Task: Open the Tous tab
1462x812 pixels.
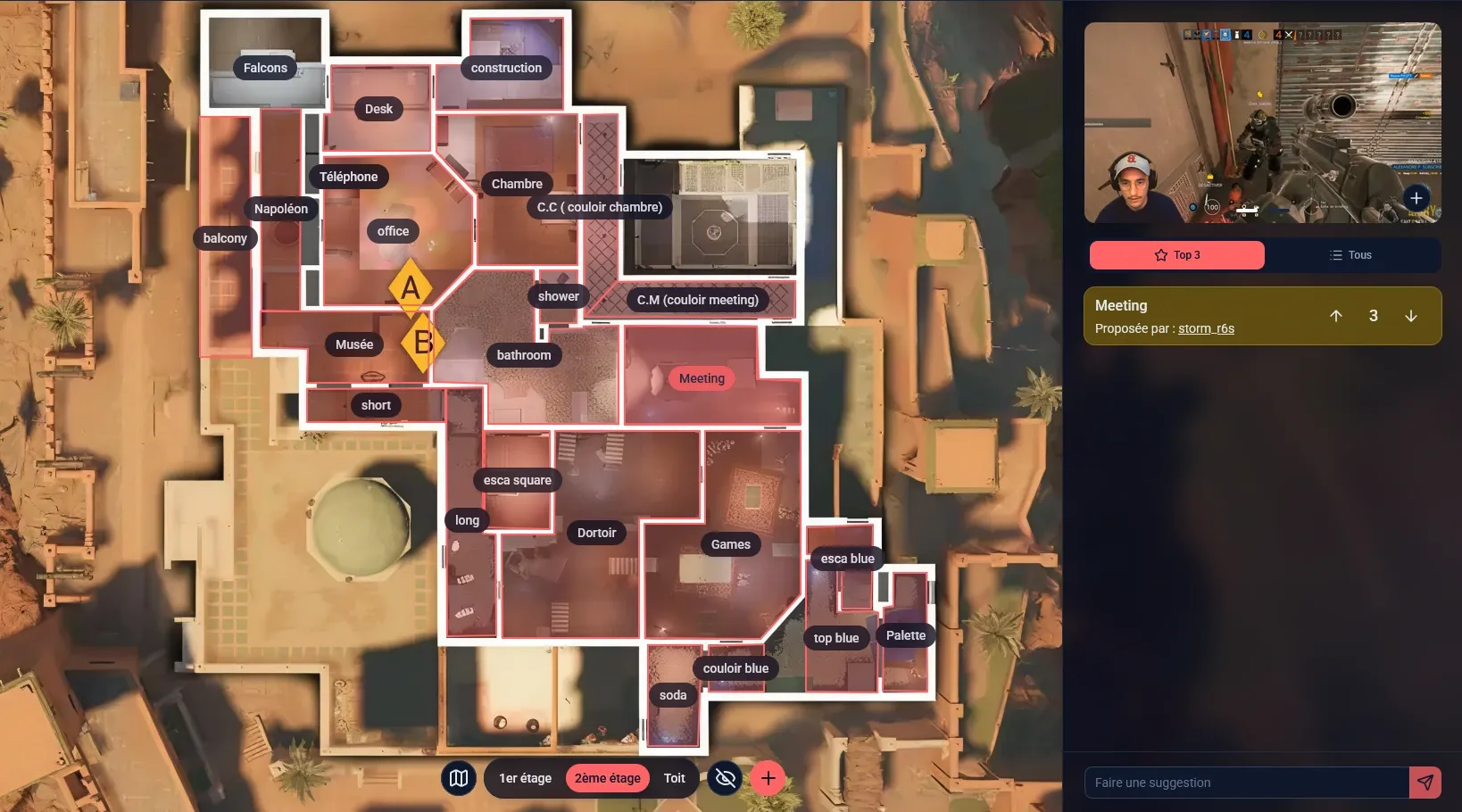Action: pyautogui.click(x=1351, y=254)
